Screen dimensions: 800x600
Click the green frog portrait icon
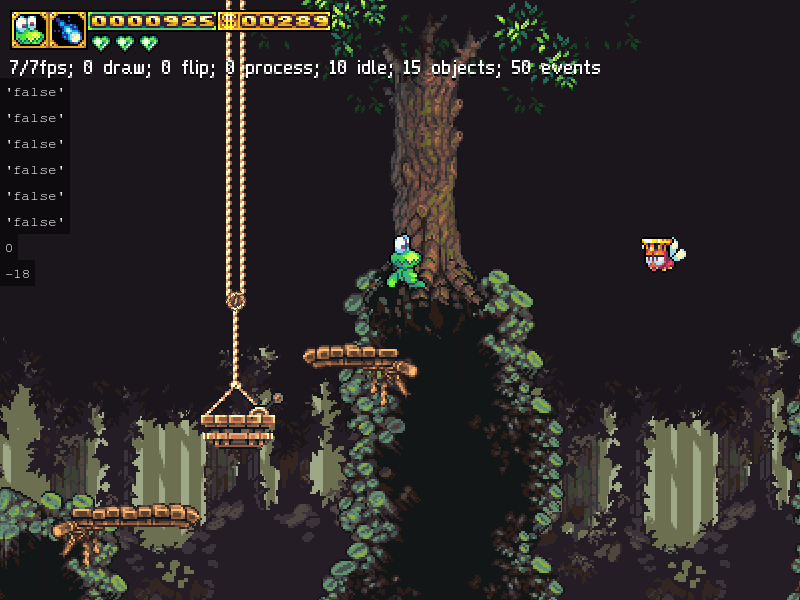coord(30,30)
